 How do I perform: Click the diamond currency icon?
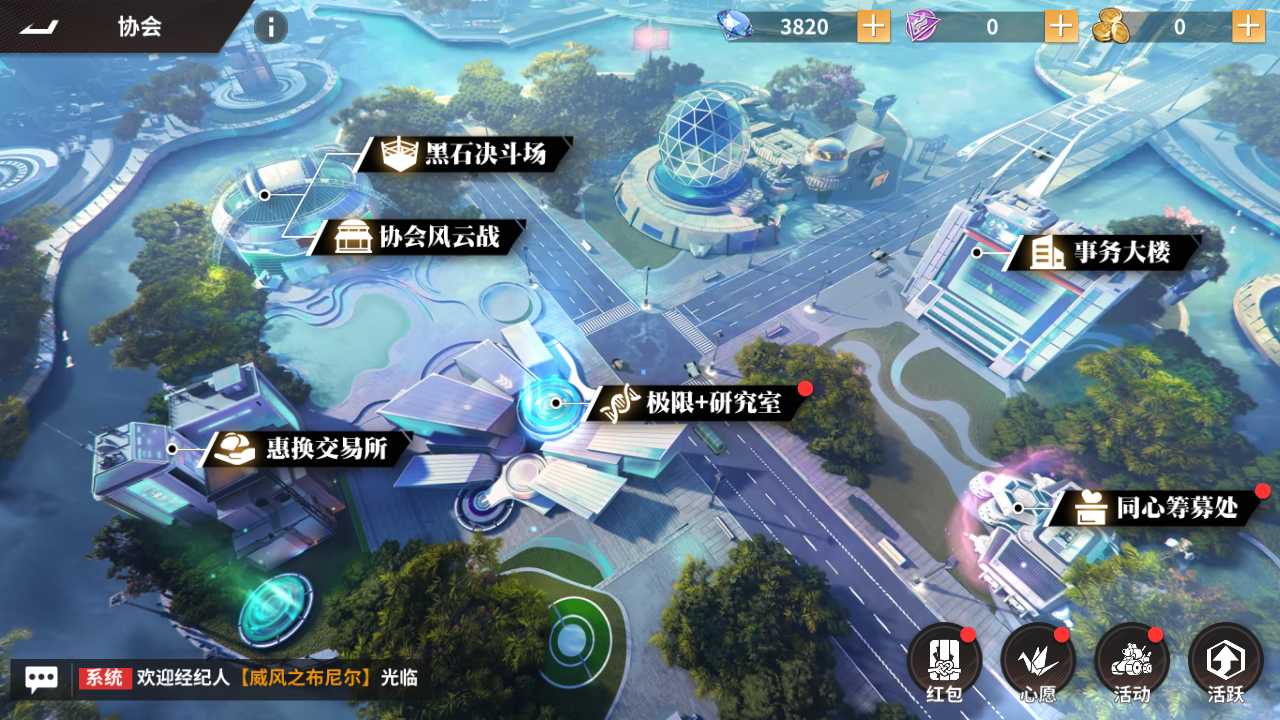(x=733, y=26)
